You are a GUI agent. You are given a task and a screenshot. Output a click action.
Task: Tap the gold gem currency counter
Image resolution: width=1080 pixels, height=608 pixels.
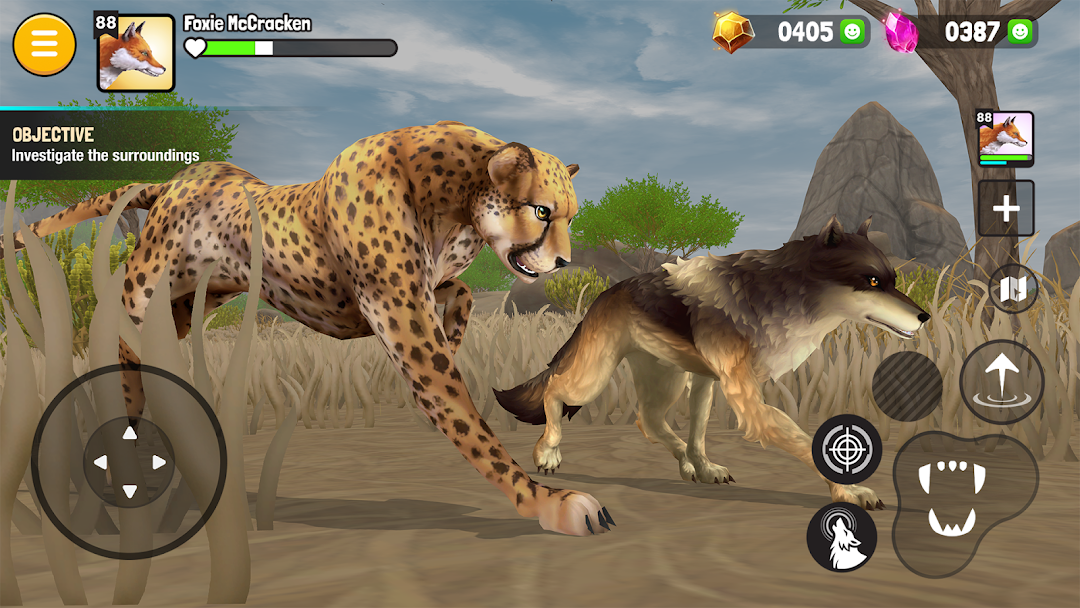tap(791, 32)
